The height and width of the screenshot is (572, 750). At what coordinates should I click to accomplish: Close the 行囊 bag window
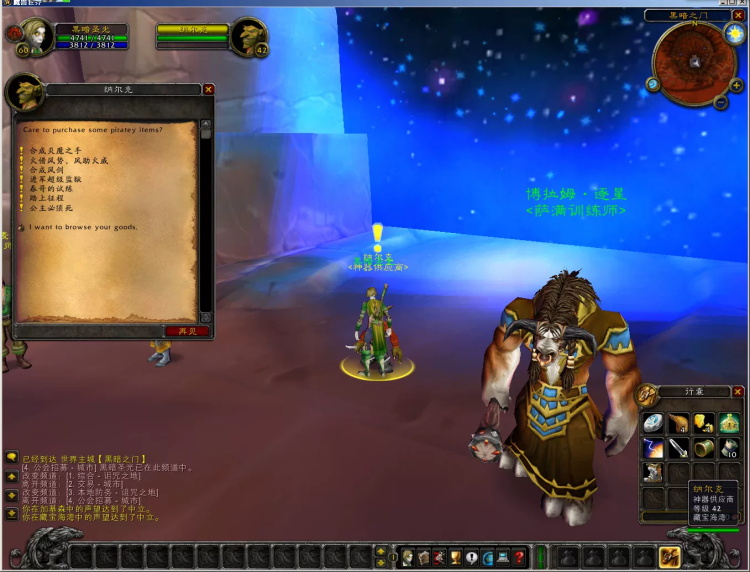(x=738, y=392)
